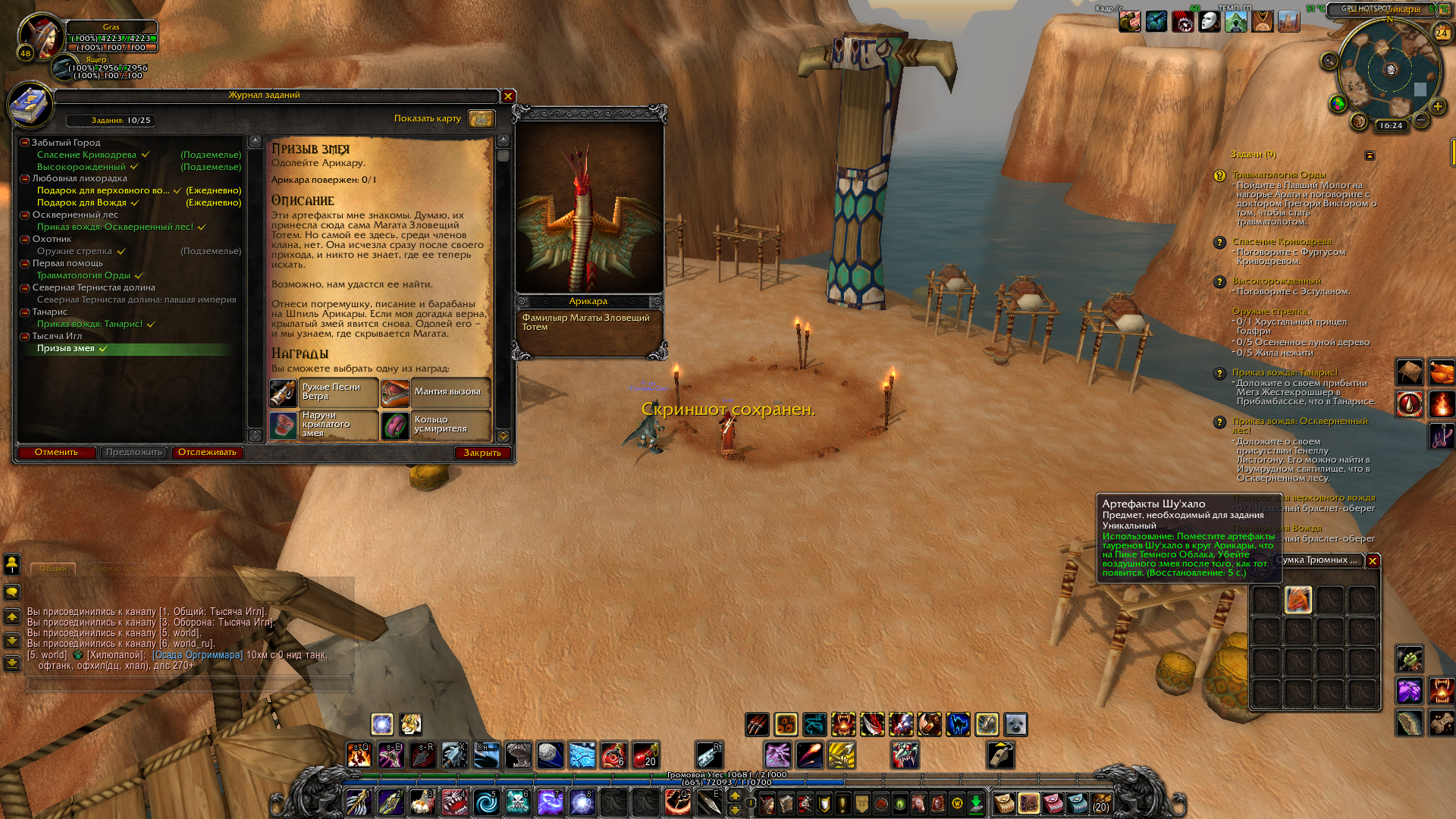Click the Осада Оргриммара chat link
The width and height of the screenshot is (1456, 819).
coord(197,655)
